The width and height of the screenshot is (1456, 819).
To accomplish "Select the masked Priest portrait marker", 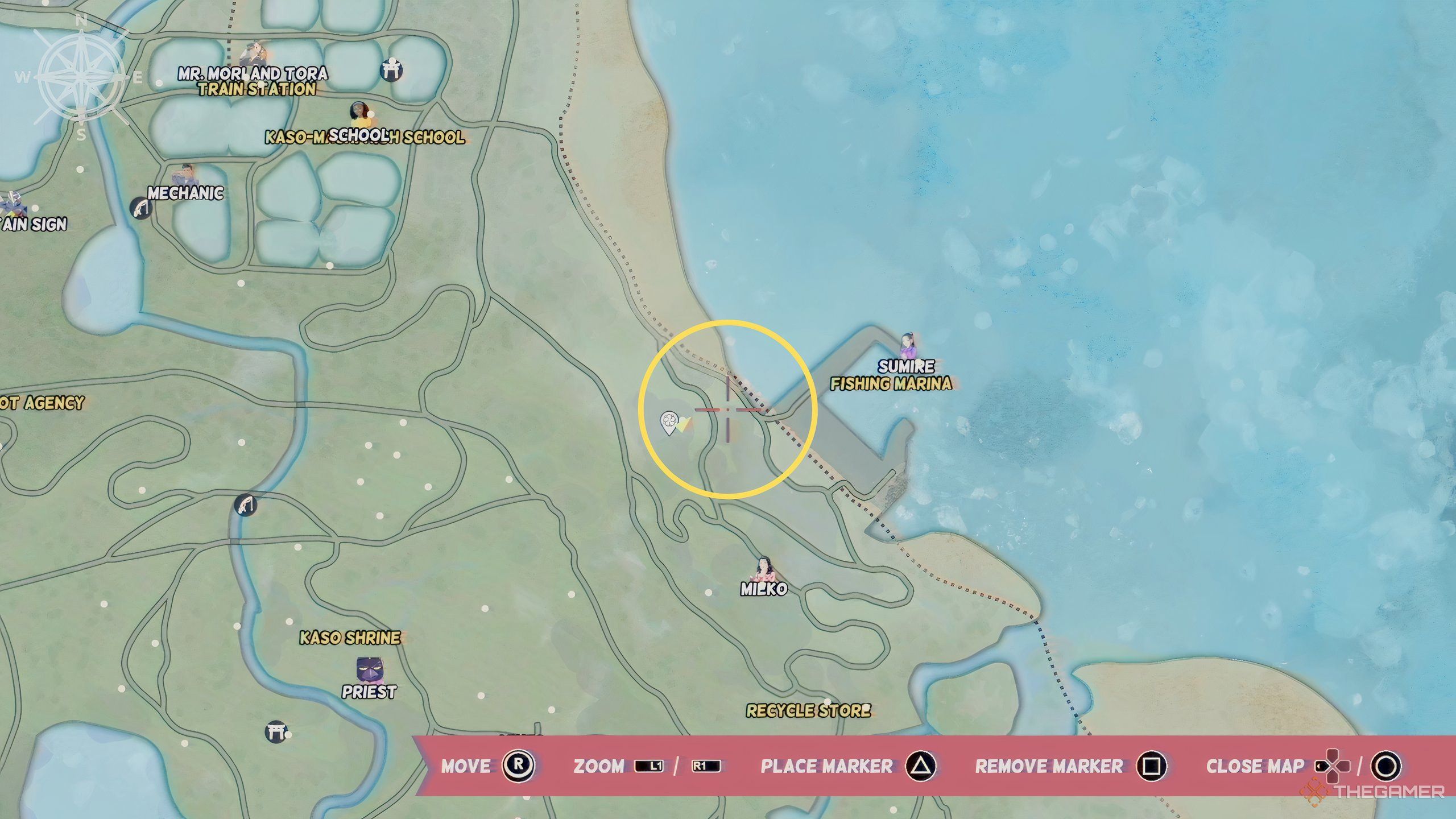I will coord(369,671).
